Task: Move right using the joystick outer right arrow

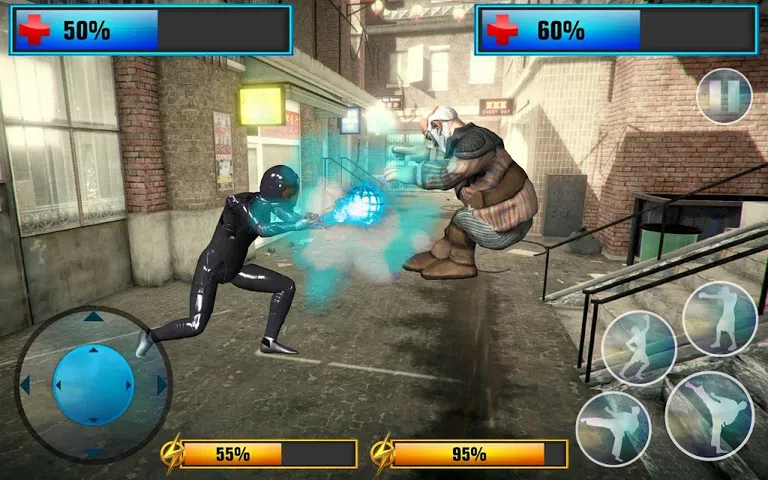Action: (161, 385)
